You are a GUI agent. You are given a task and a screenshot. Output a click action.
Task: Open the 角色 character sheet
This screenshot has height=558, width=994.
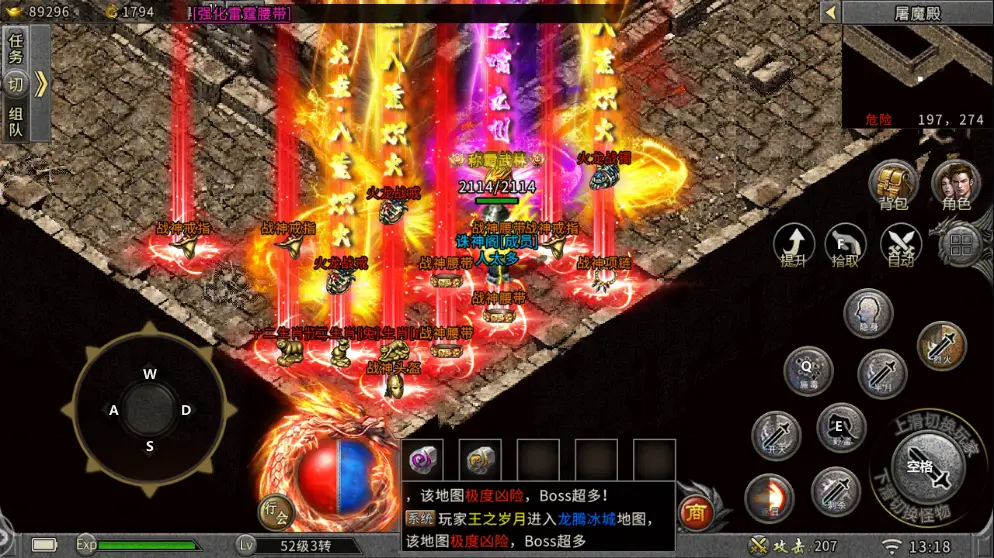coord(955,185)
